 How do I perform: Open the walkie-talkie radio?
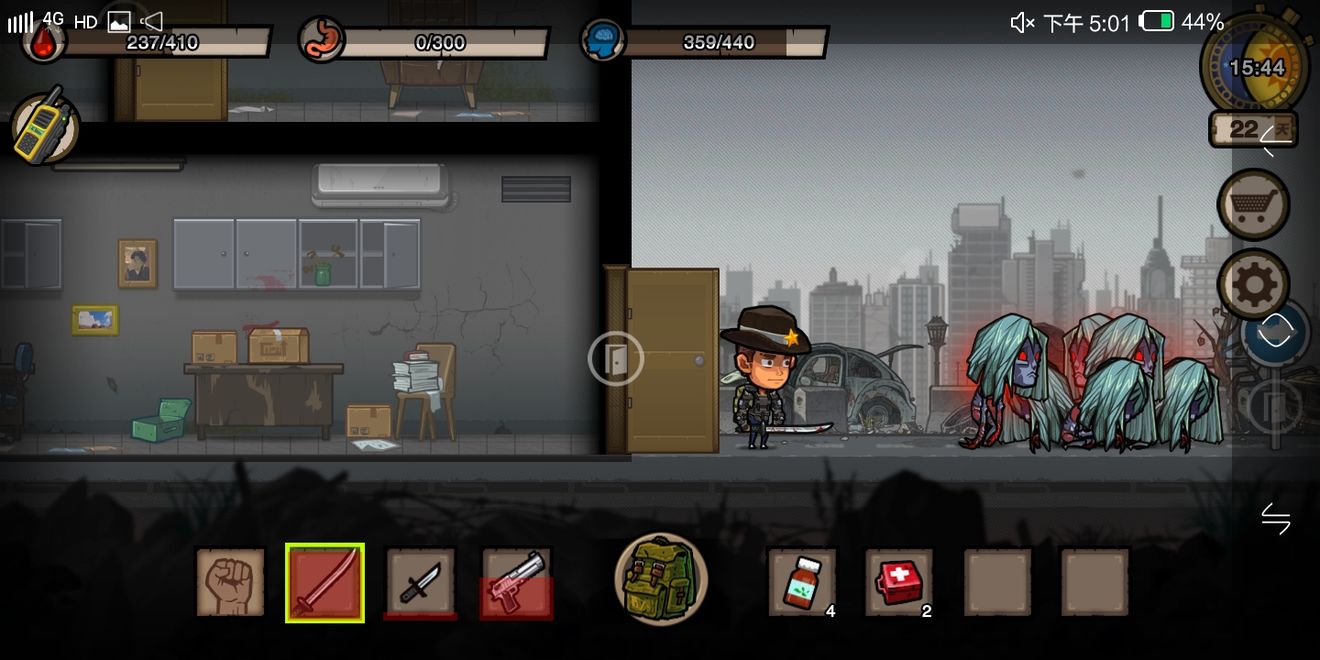pyautogui.click(x=44, y=127)
